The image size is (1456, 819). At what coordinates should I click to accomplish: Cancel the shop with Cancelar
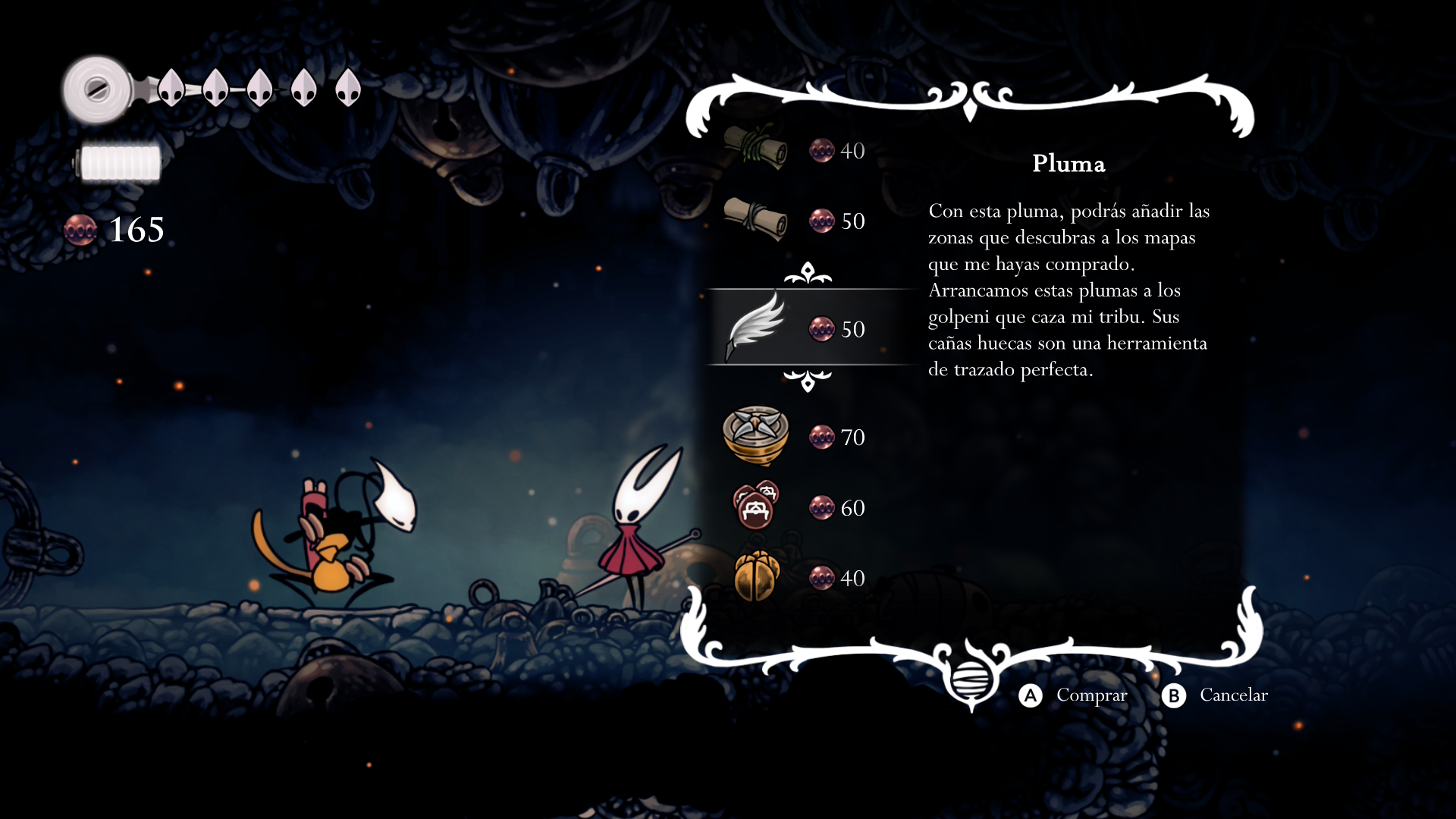[x=1215, y=695]
